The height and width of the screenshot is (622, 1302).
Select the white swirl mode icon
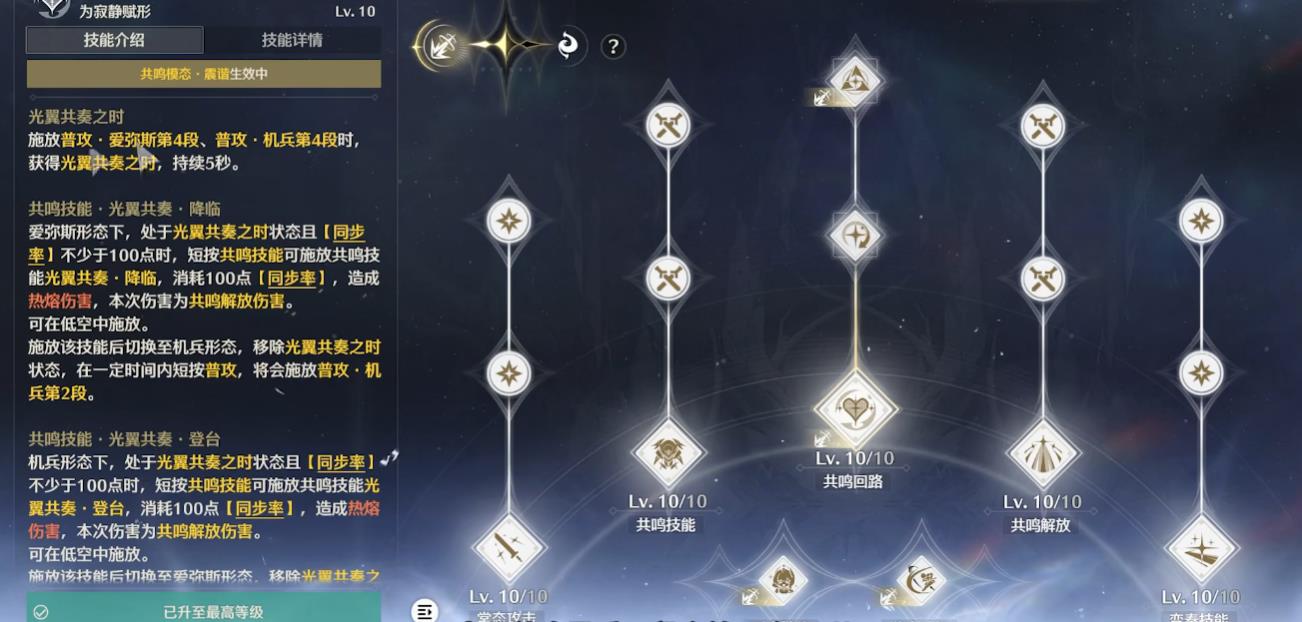pos(569,45)
